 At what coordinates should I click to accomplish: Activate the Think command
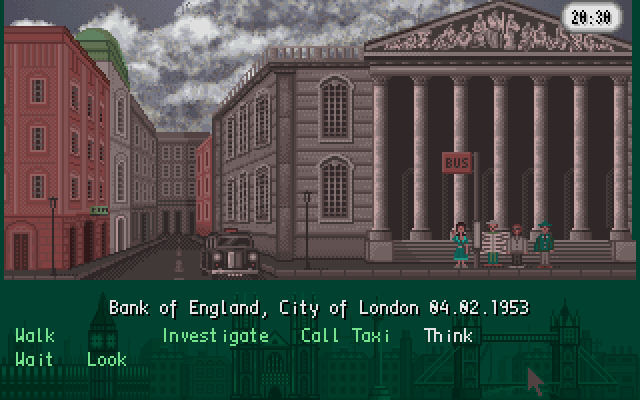tap(448, 336)
